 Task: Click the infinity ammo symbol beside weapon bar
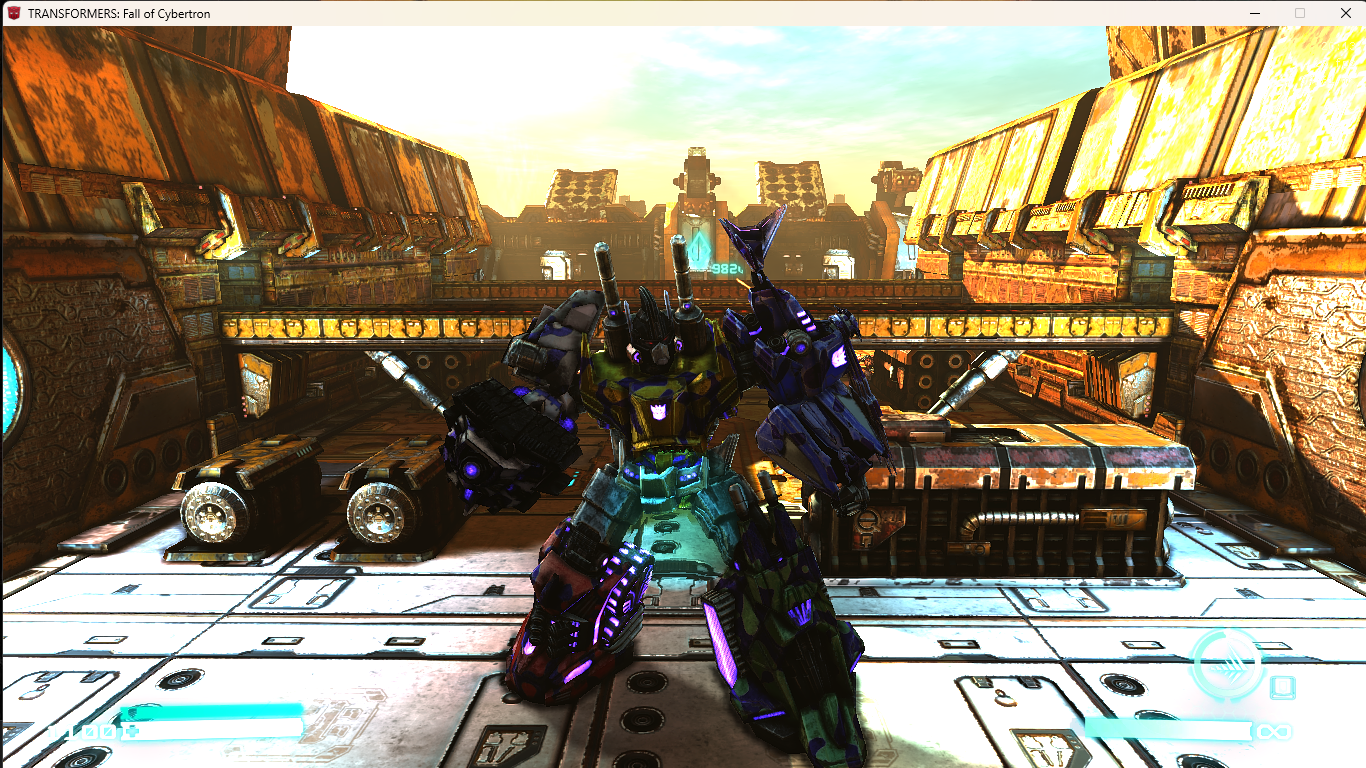1275,731
